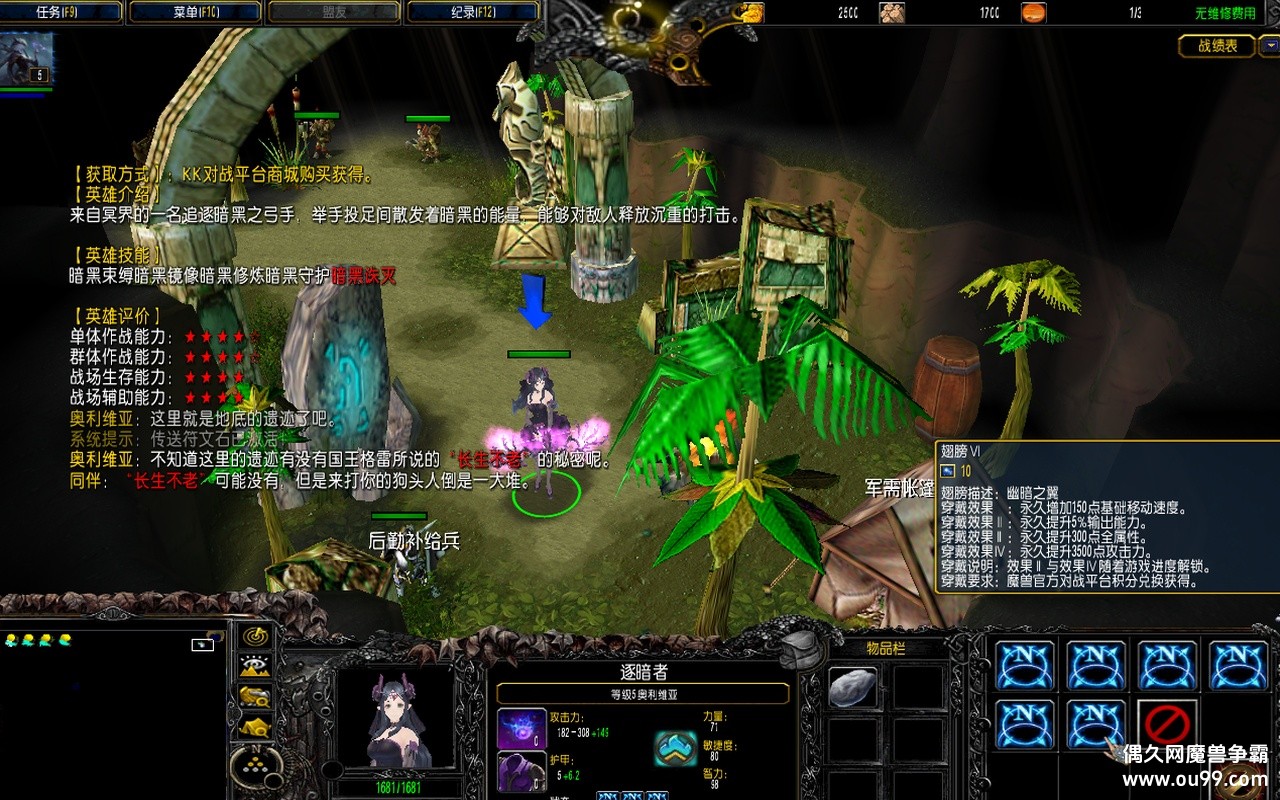The width and height of the screenshot is (1280, 800).
Task: Click the purple orb attack damage icon
Action: (x=521, y=728)
